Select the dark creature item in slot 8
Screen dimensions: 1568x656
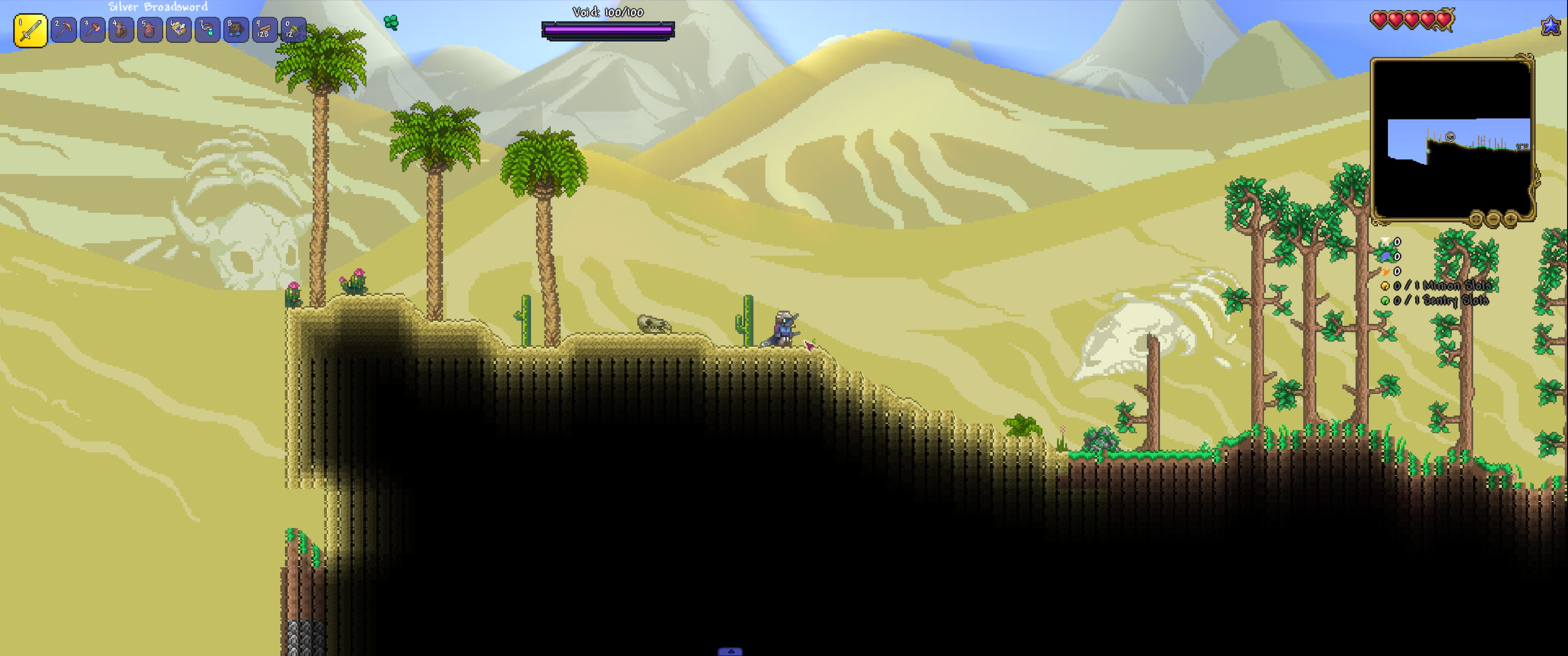pos(236,30)
